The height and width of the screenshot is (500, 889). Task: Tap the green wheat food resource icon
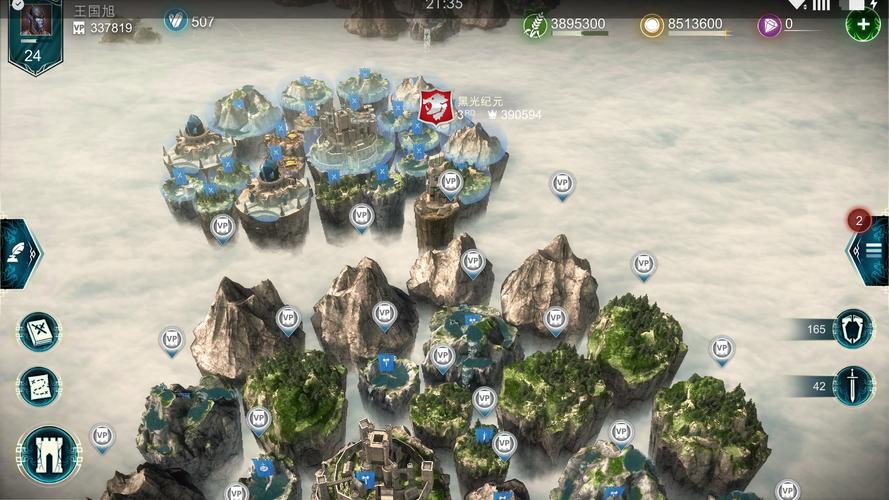pos(536,25)
